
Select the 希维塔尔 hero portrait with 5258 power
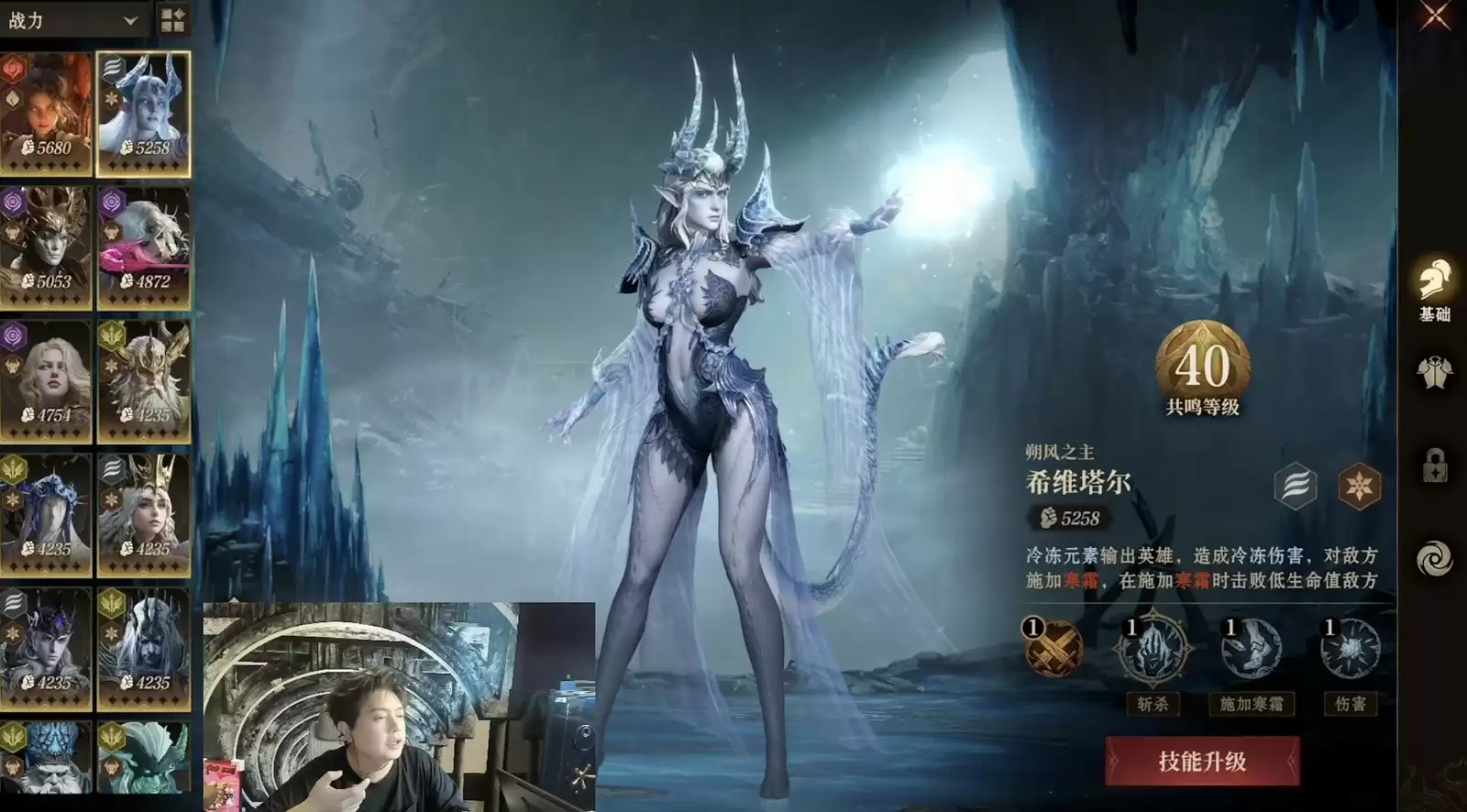click(144, 110)
